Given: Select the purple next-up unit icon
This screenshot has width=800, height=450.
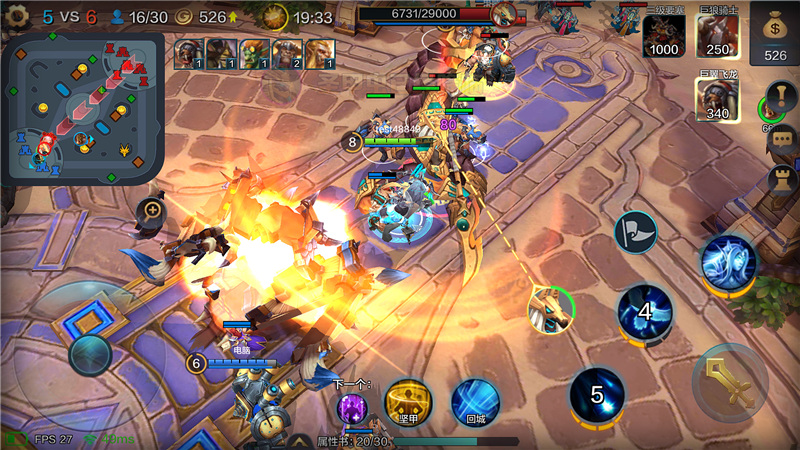Looking at the screenshot, I should pyautogui.click(x=351, y=408).
